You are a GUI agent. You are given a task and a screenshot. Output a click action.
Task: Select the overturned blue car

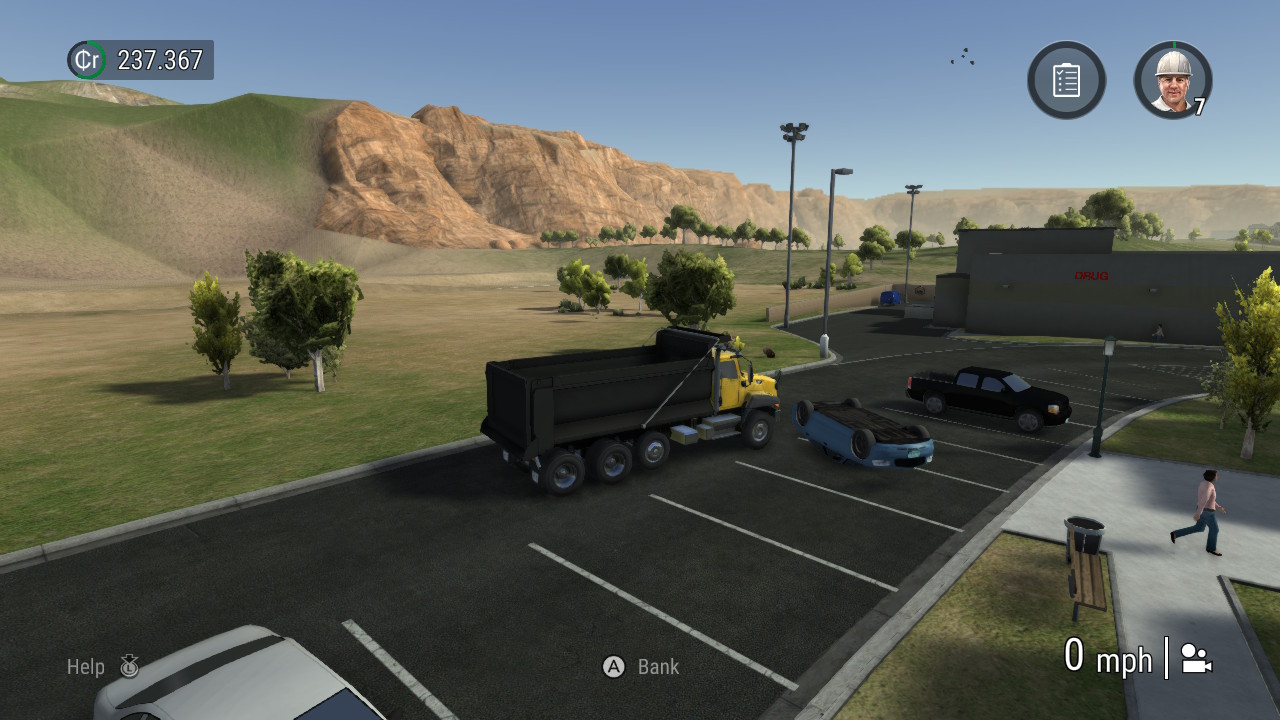coord(863,437)
